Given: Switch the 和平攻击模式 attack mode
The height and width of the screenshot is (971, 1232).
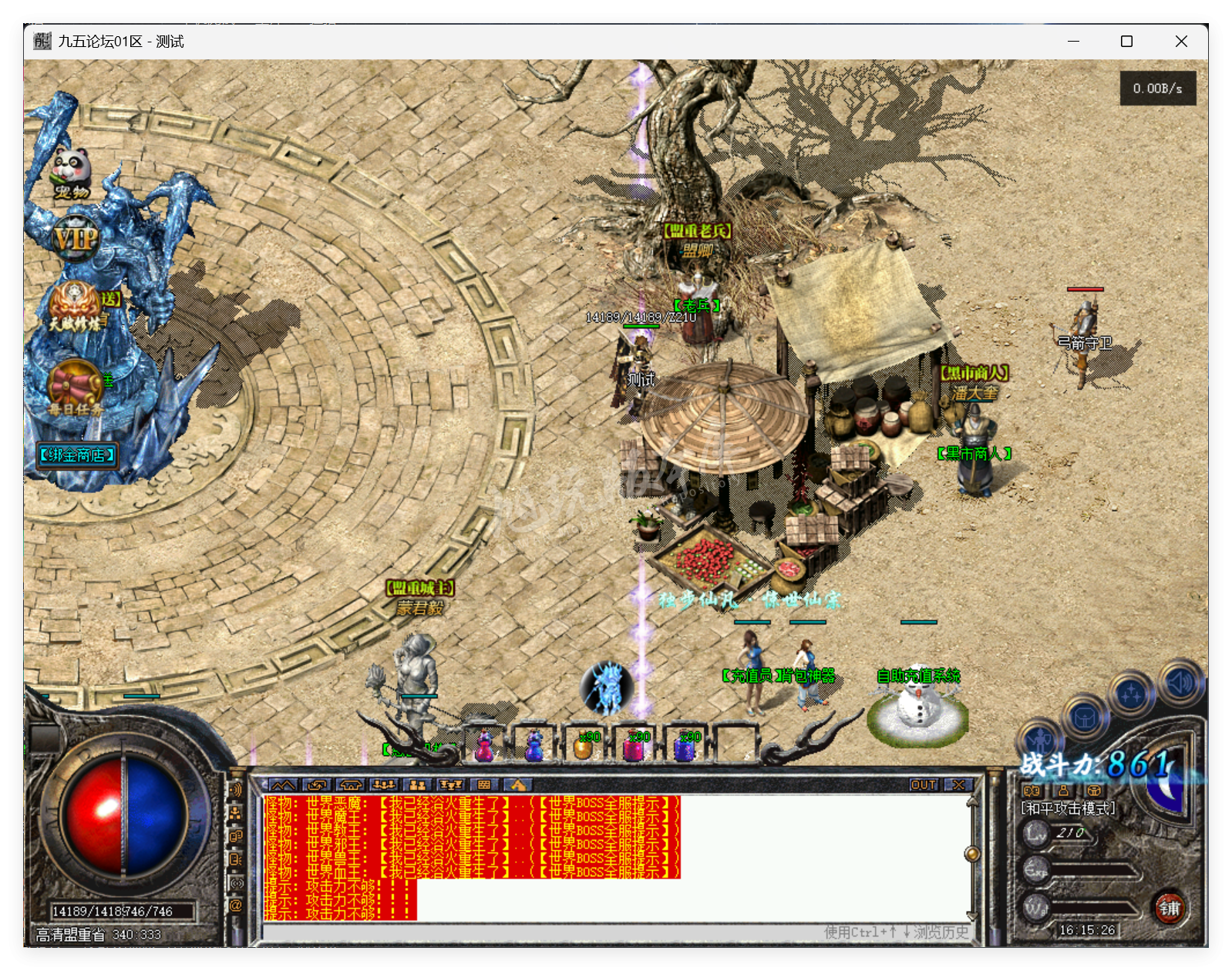Looking at the screenshot, I should tap(1068, 808).
